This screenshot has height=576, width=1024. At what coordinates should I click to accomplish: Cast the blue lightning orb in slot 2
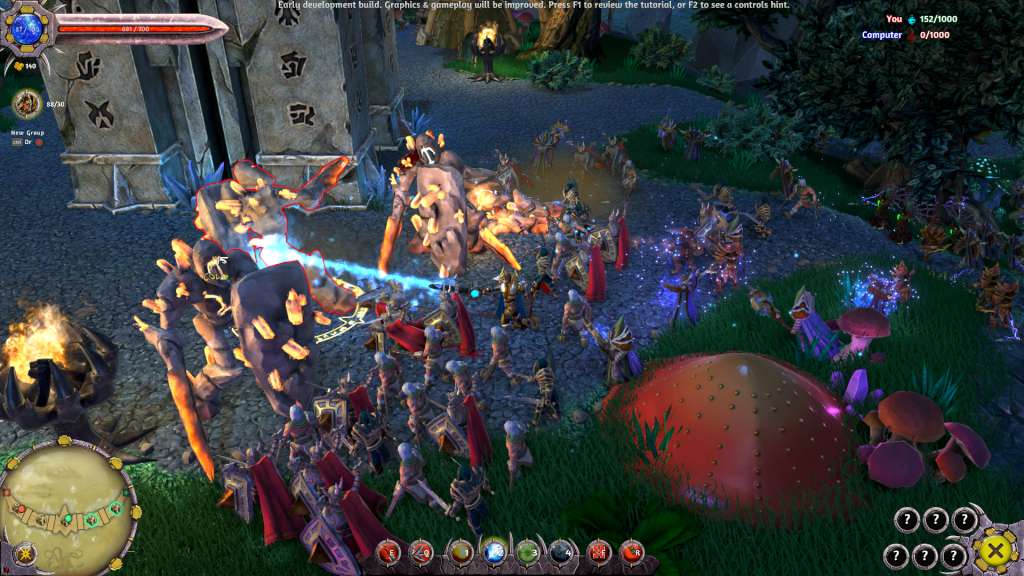(494, 550)
